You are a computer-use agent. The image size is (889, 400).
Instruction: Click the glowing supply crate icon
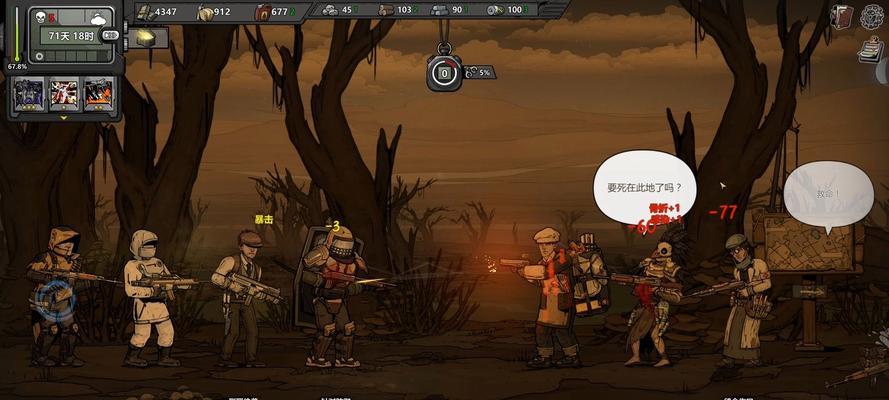(x=146, y=36)
